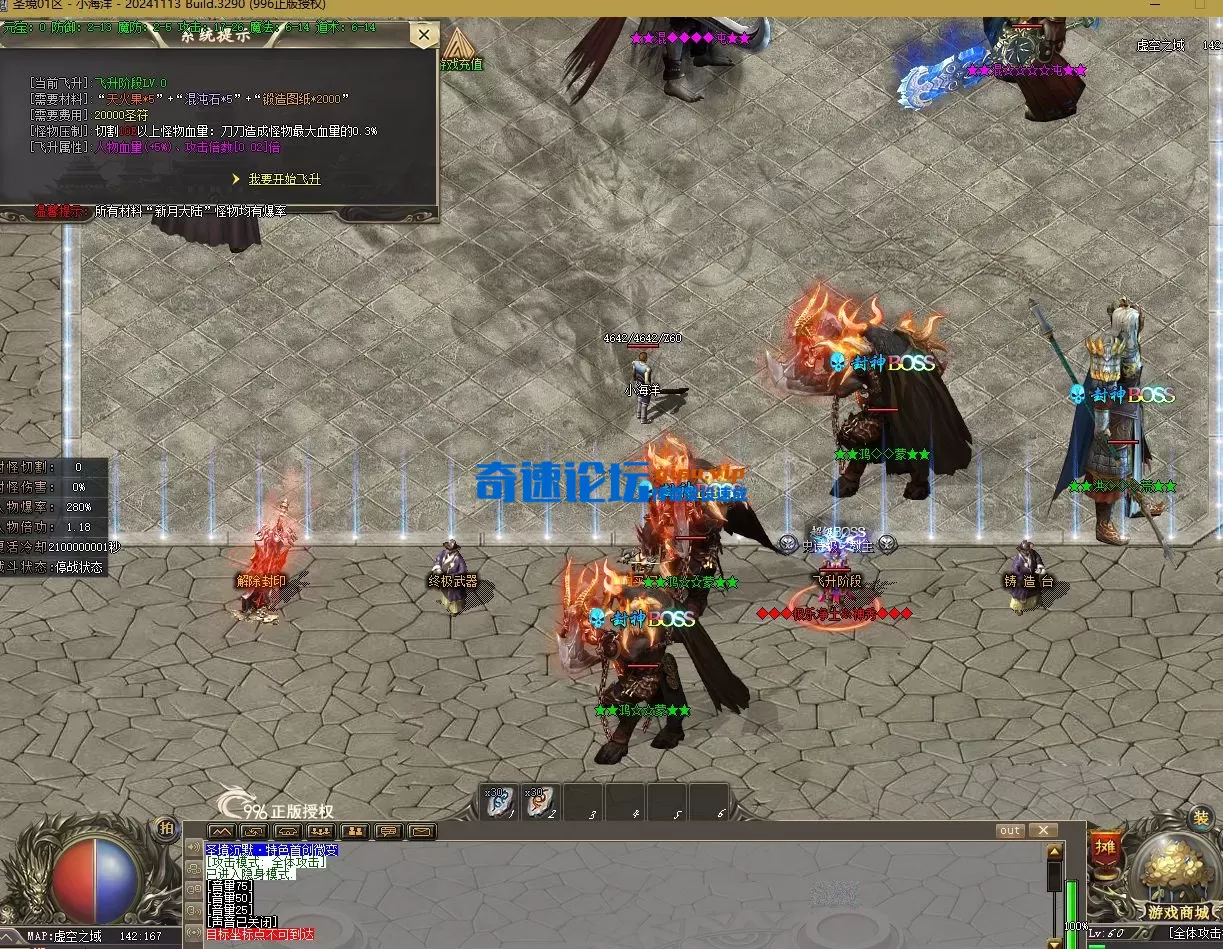Choose the 我要开始飞升 option

click(x=284, y=179)
